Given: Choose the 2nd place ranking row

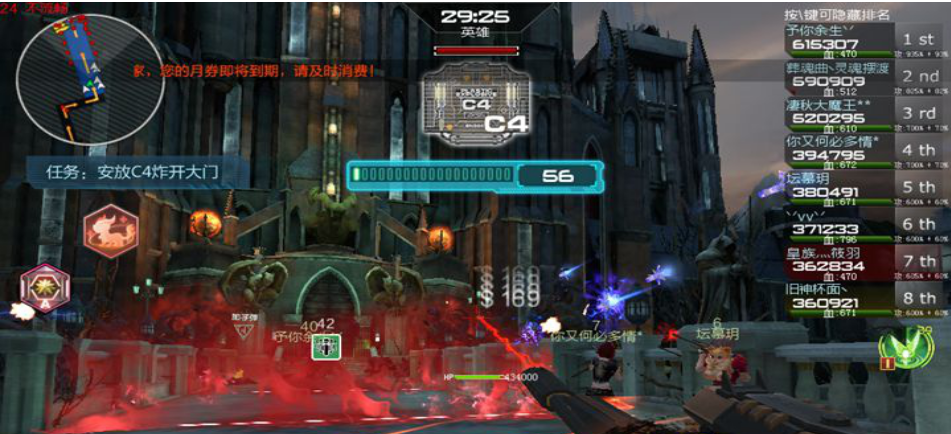Looking at the screenshot, I should (x=866, y=76).
